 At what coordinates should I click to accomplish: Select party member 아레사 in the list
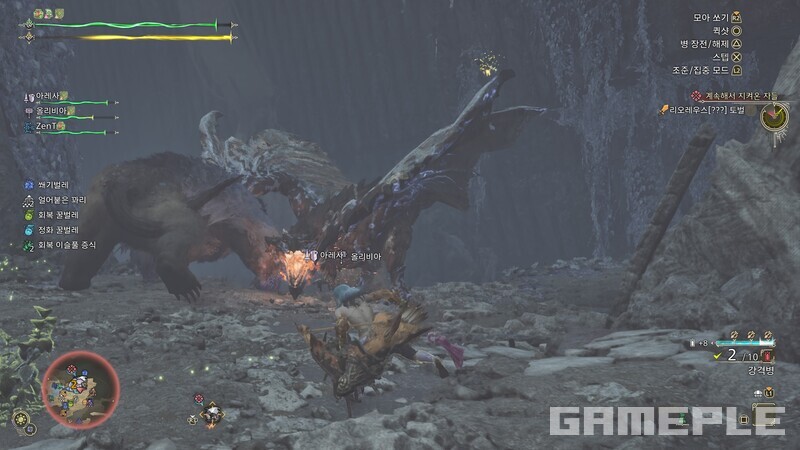point(52,97)
